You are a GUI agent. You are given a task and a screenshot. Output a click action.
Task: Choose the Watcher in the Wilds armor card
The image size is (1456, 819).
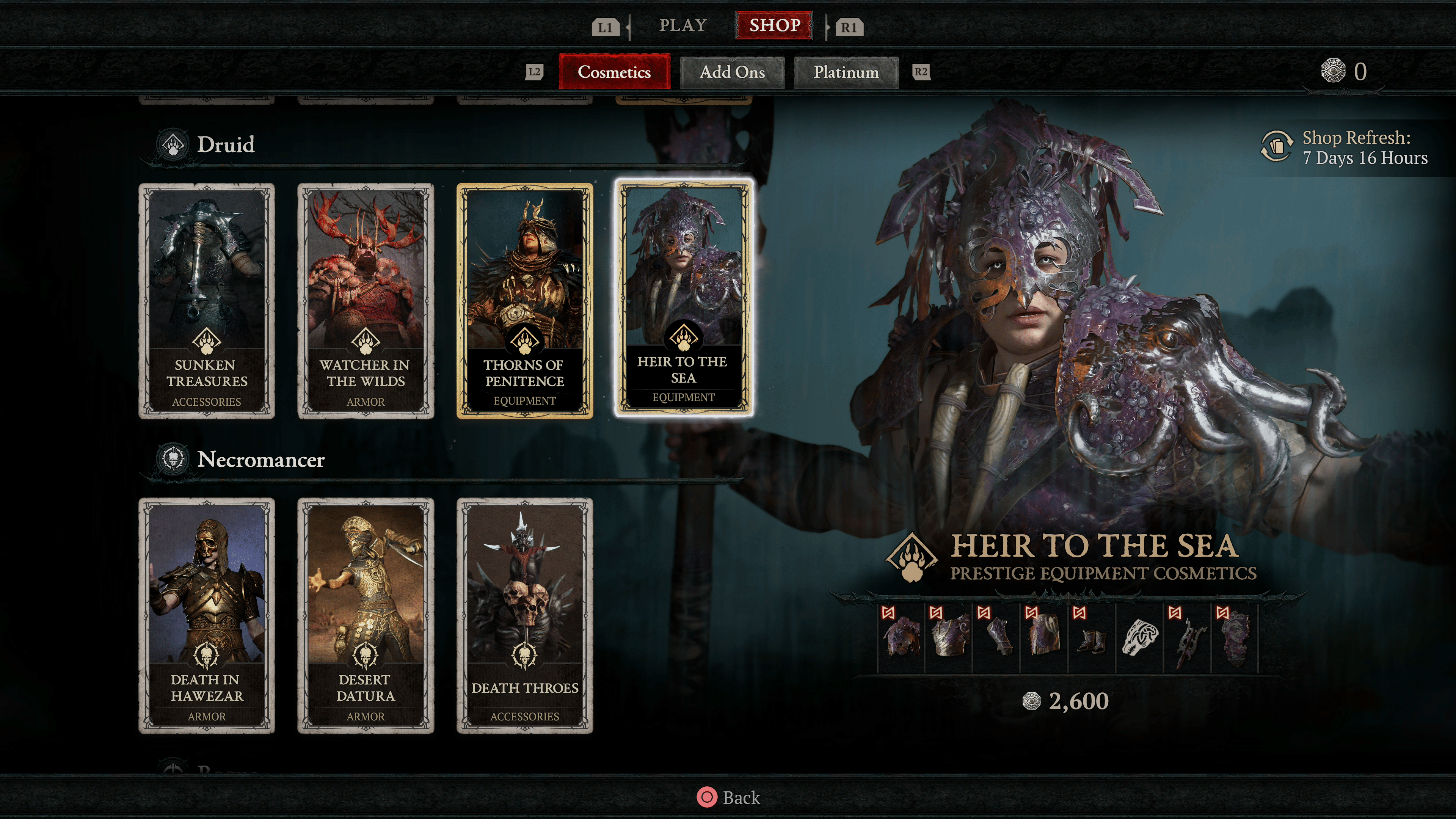366,301
